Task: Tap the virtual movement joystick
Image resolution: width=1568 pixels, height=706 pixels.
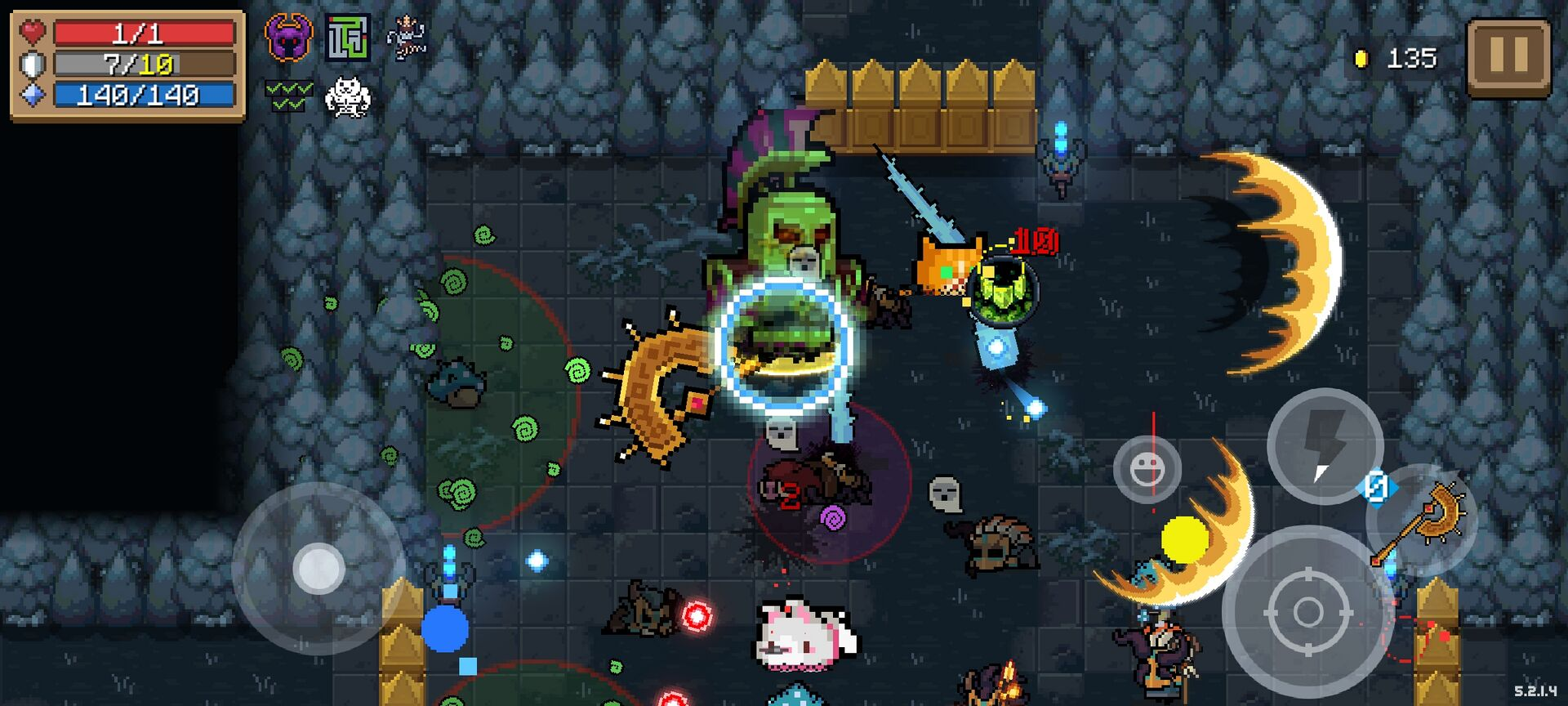Action: coord(318,568)
